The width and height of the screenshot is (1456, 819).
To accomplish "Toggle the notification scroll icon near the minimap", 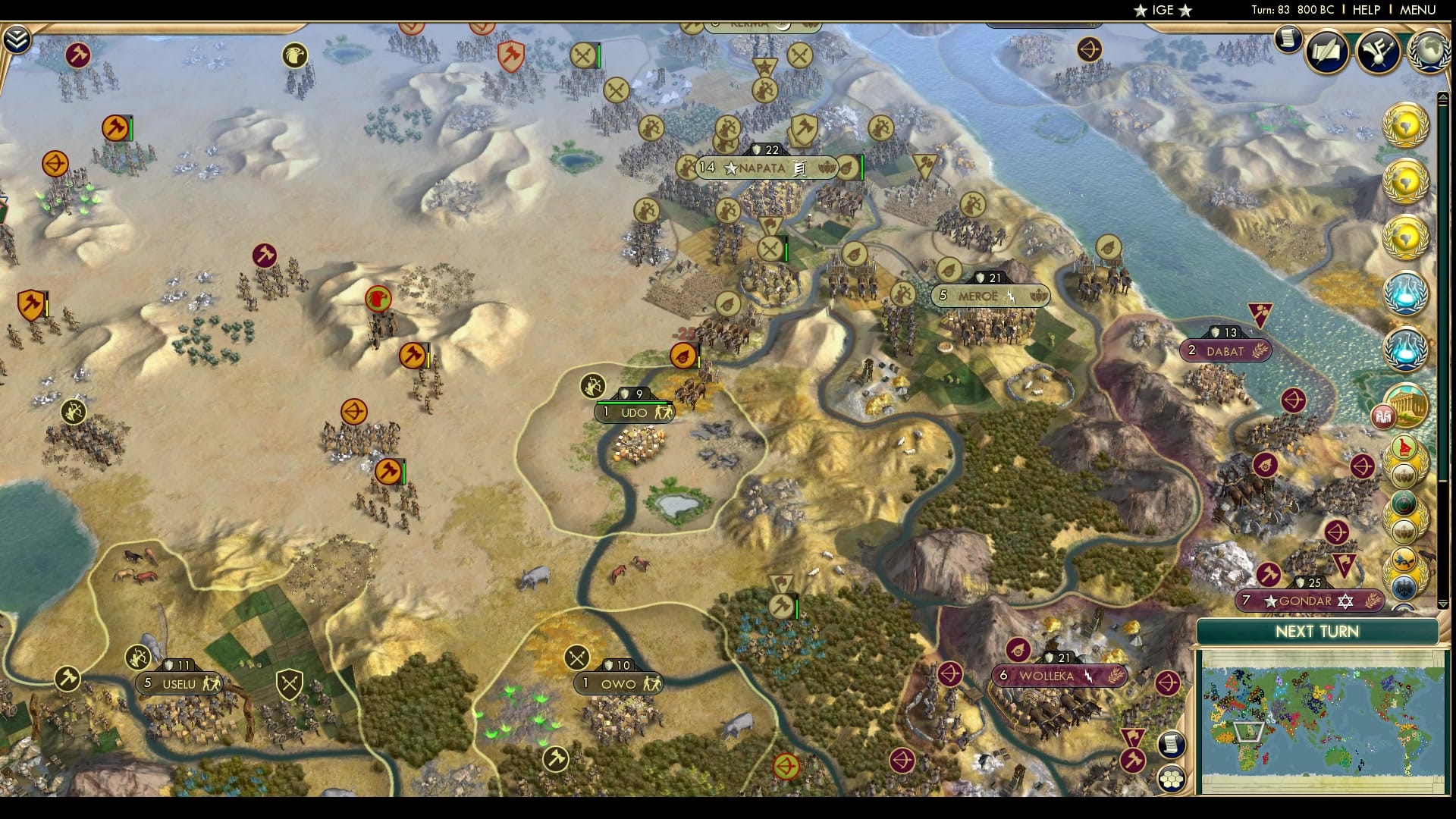I will [x=1172, y=746].
